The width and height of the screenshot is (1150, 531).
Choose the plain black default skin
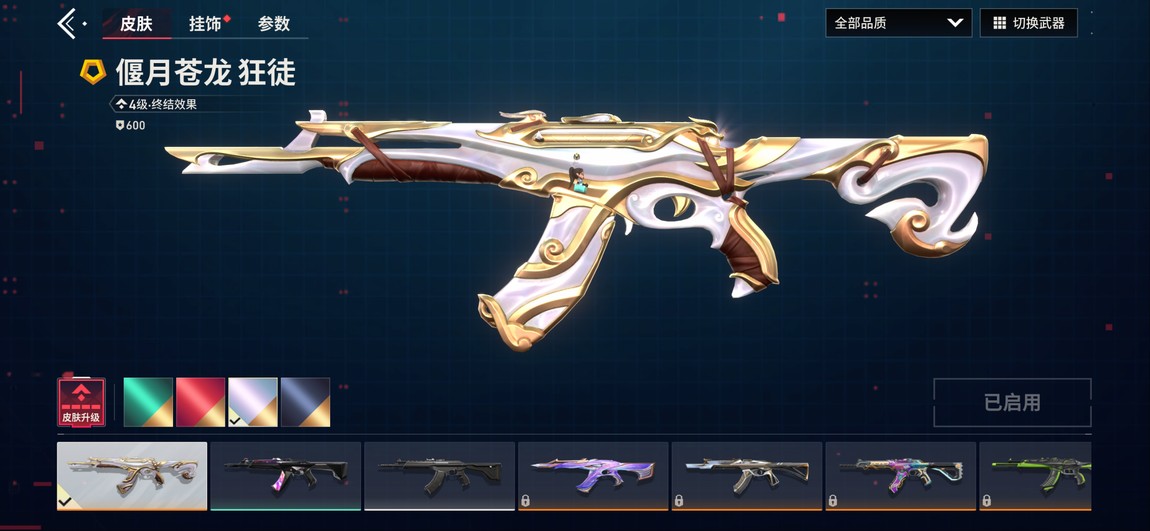(x=439, y=475)
